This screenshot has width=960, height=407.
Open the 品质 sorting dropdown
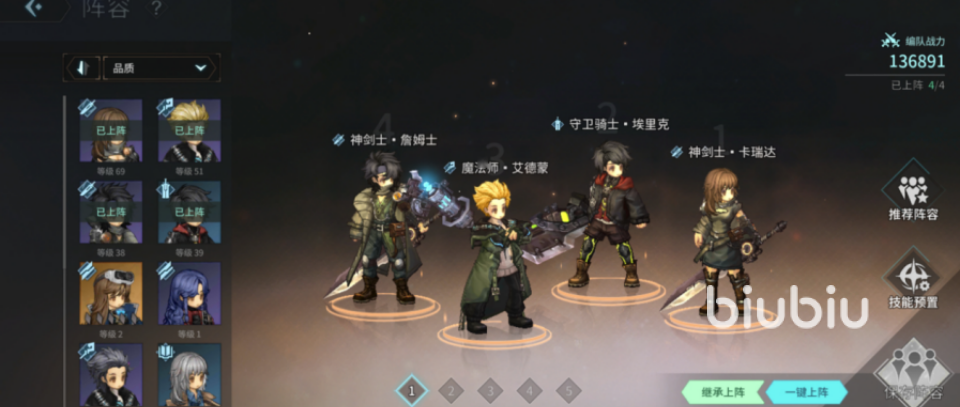pos(160,68)
